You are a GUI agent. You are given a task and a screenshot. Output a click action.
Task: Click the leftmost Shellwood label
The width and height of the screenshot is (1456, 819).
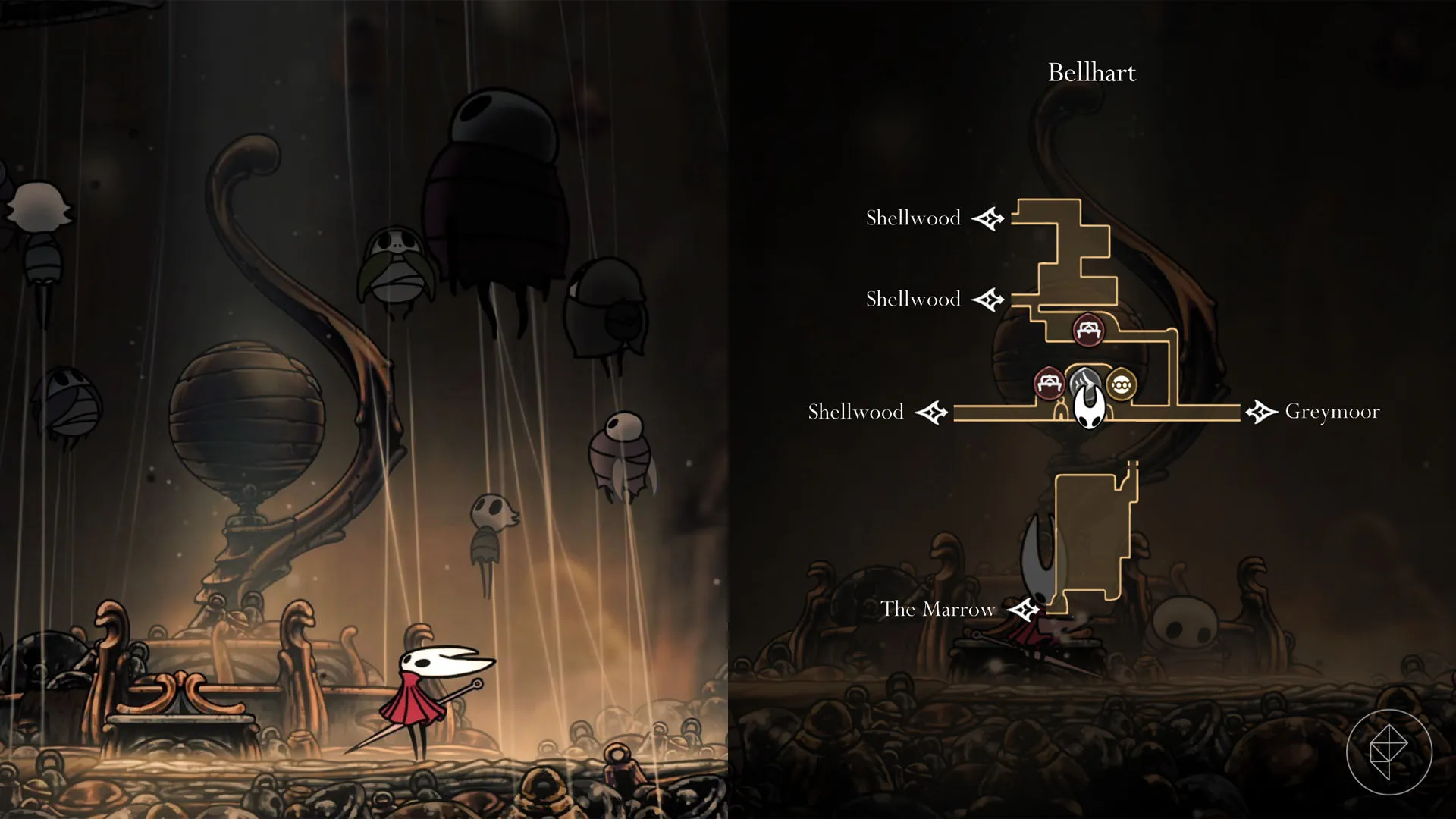pos(855,412)
